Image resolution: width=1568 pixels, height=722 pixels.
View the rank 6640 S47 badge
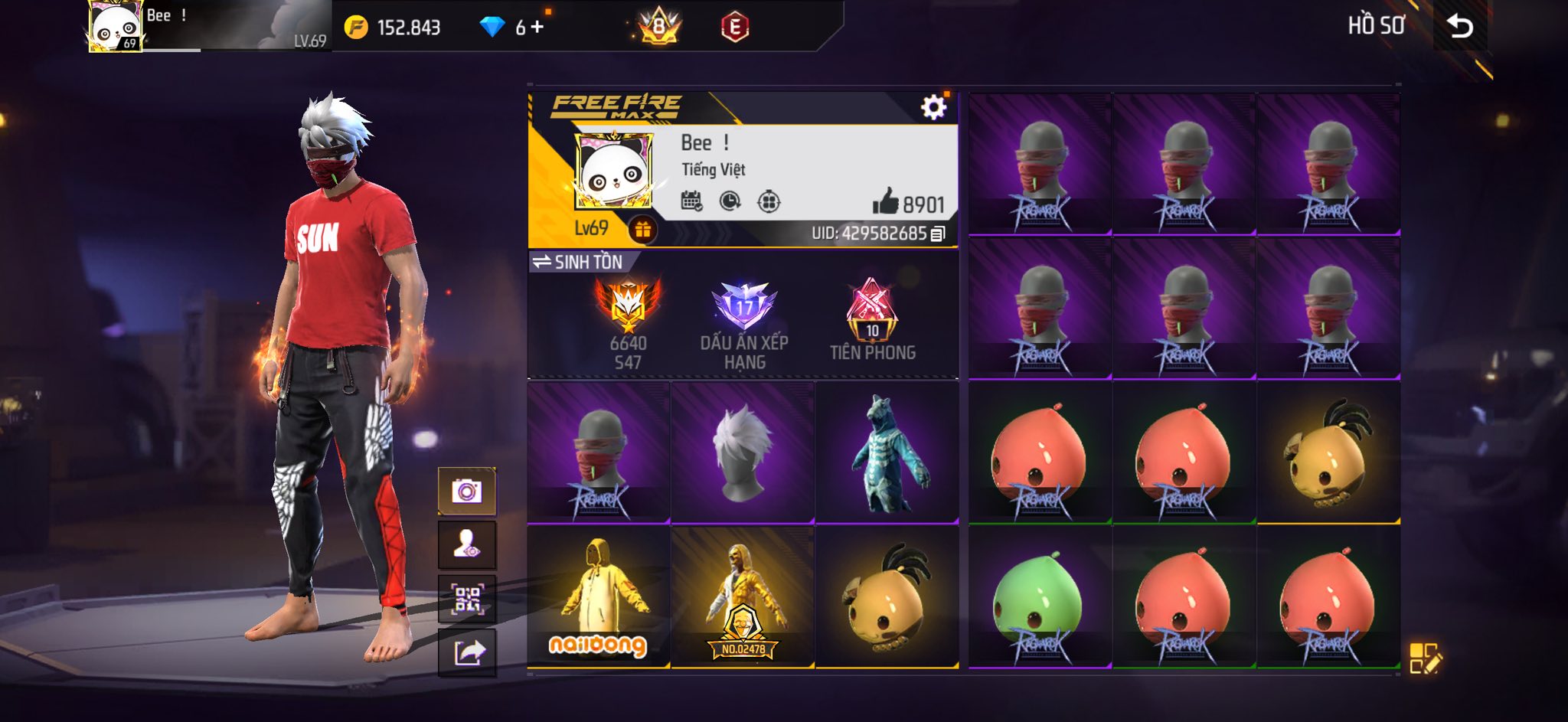click(x=628, y=322)
